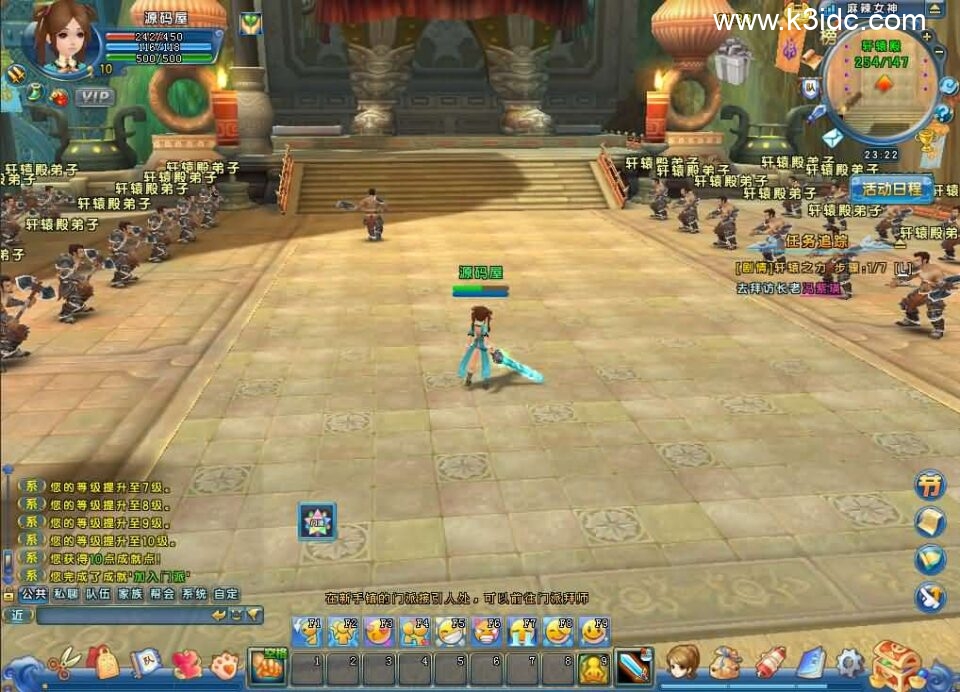Switch to the 公共 public chat tab

click(35, 593)
